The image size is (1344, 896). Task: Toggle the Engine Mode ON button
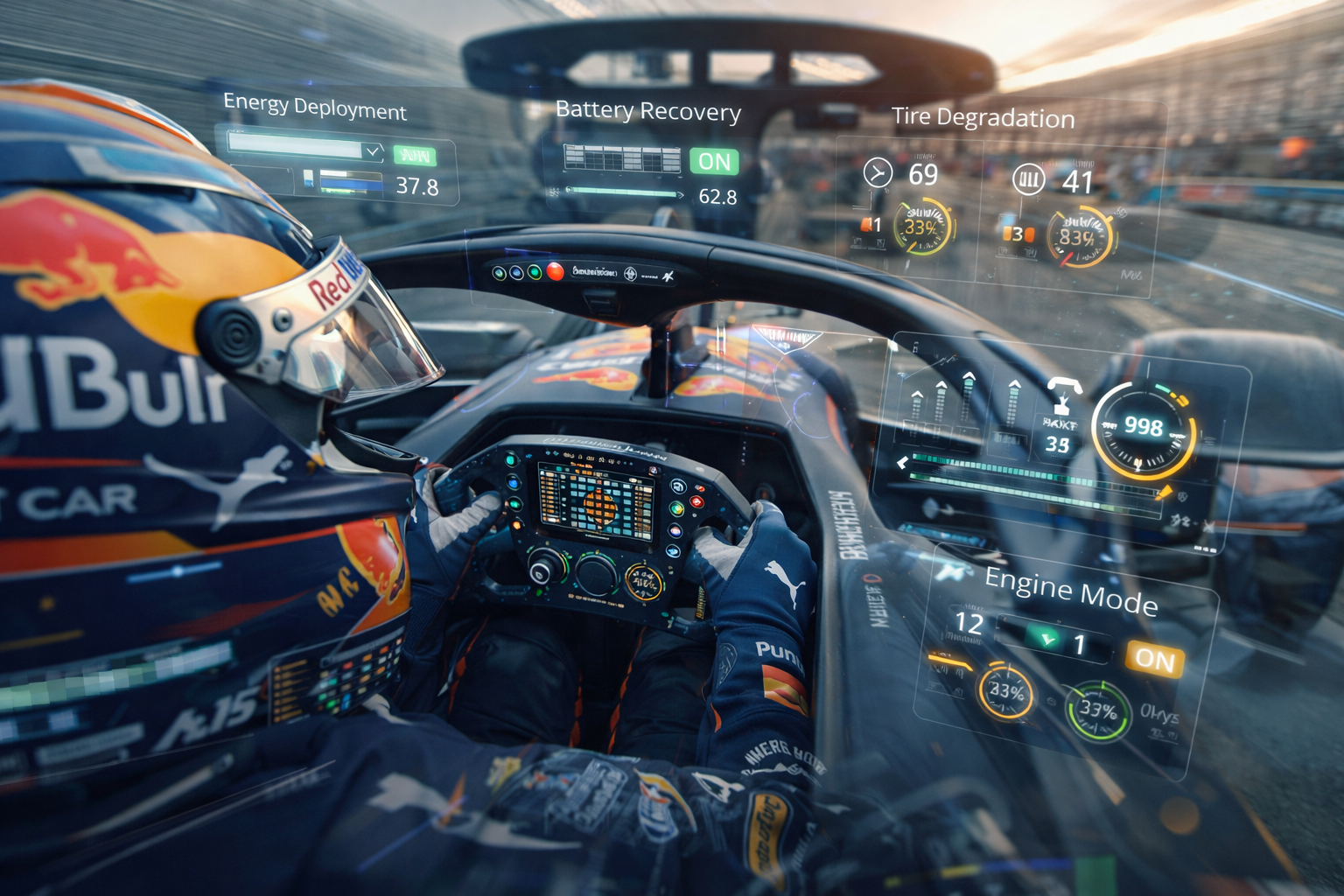click(1155, 659)
